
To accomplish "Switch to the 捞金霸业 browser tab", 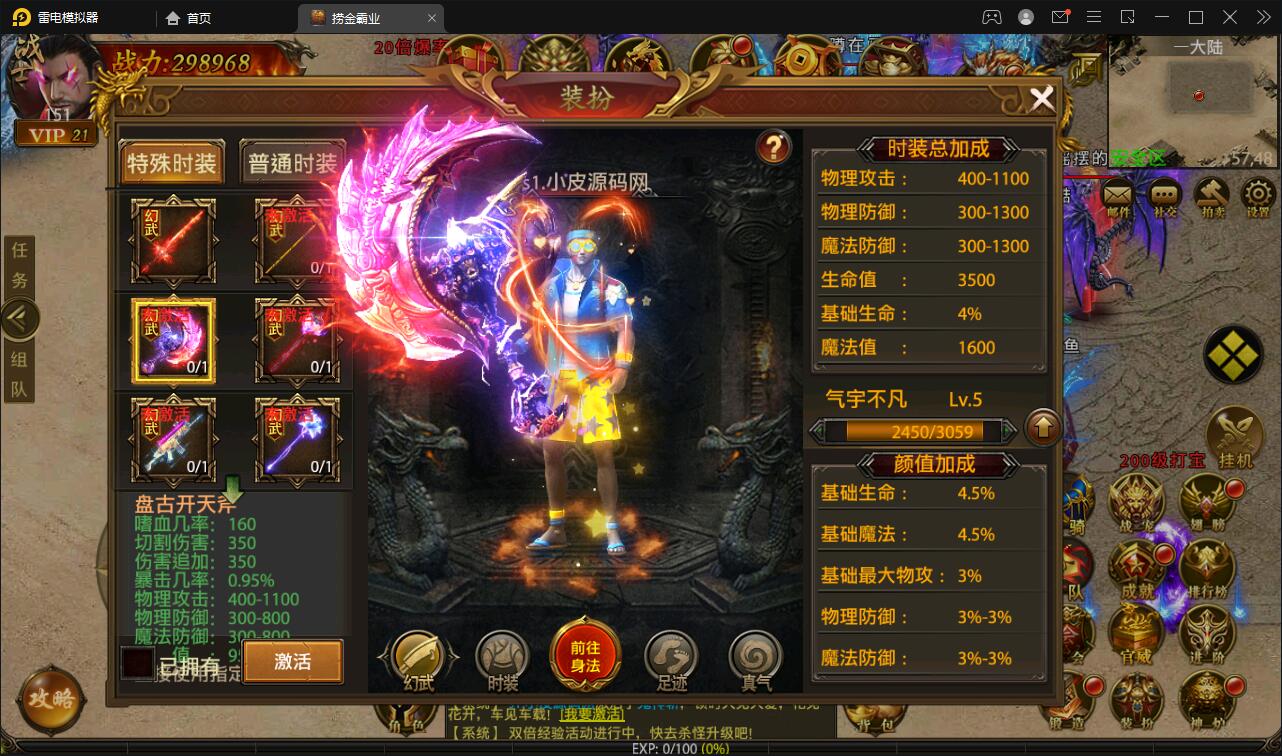I will click(357, 17).
